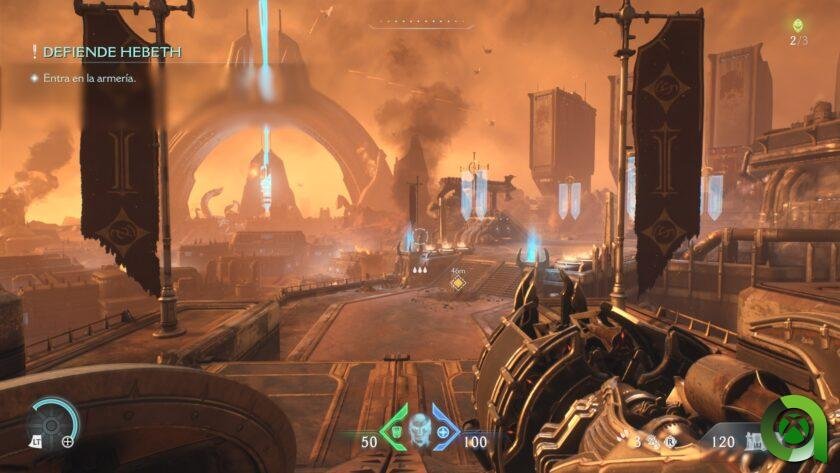Select the weapon ammo icon beside 120
Screen dimensions: 840x473
pos(751,439)
